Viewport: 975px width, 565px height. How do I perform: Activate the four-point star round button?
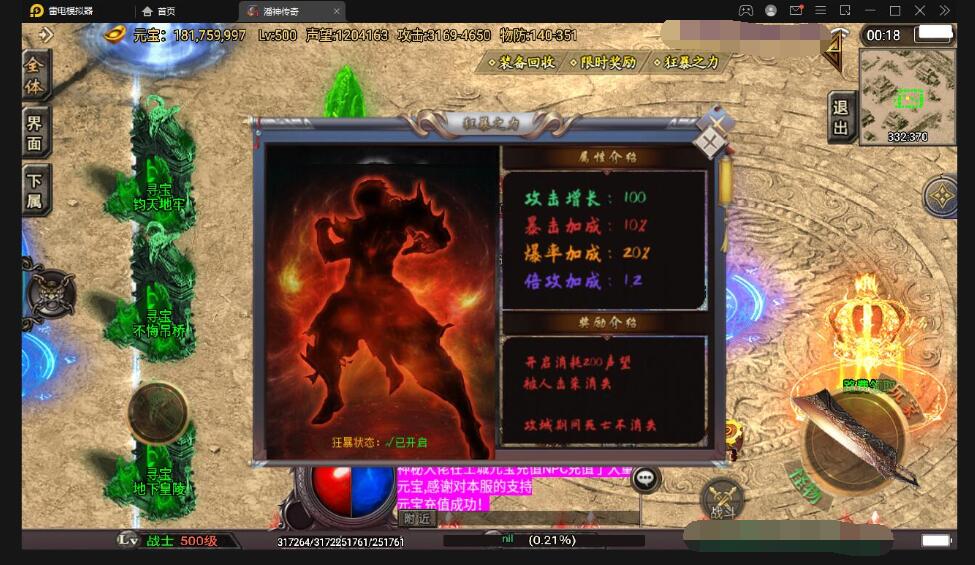coord(942,197)
